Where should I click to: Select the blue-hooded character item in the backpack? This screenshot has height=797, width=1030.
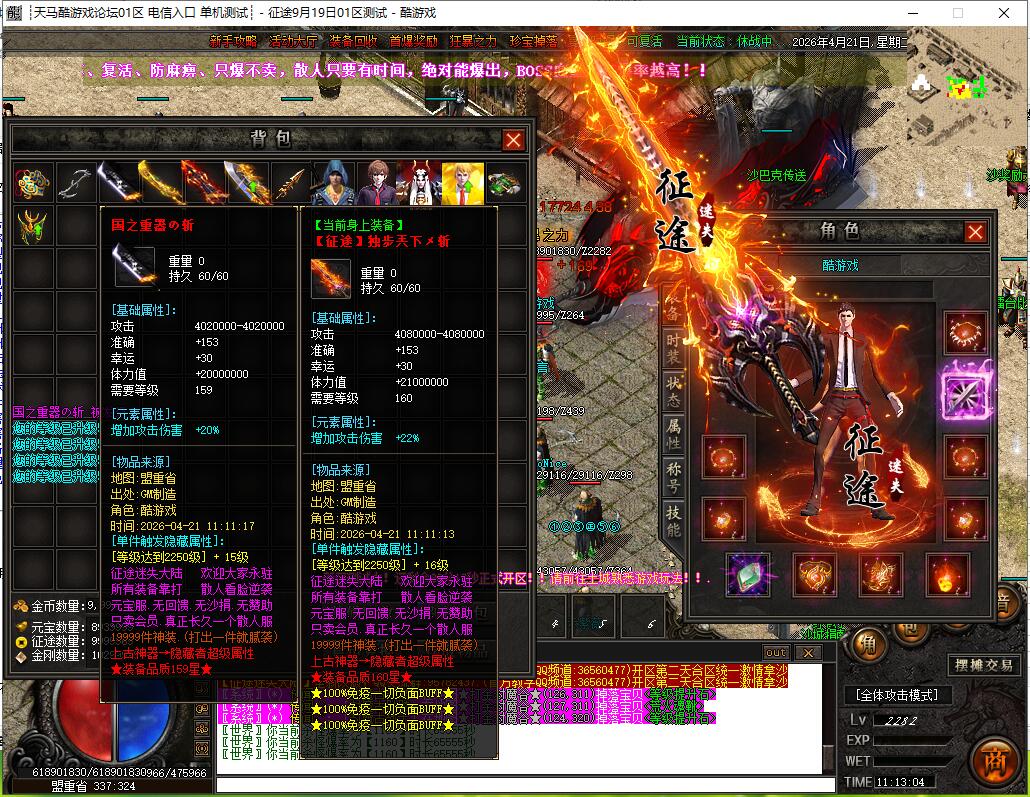333,183
